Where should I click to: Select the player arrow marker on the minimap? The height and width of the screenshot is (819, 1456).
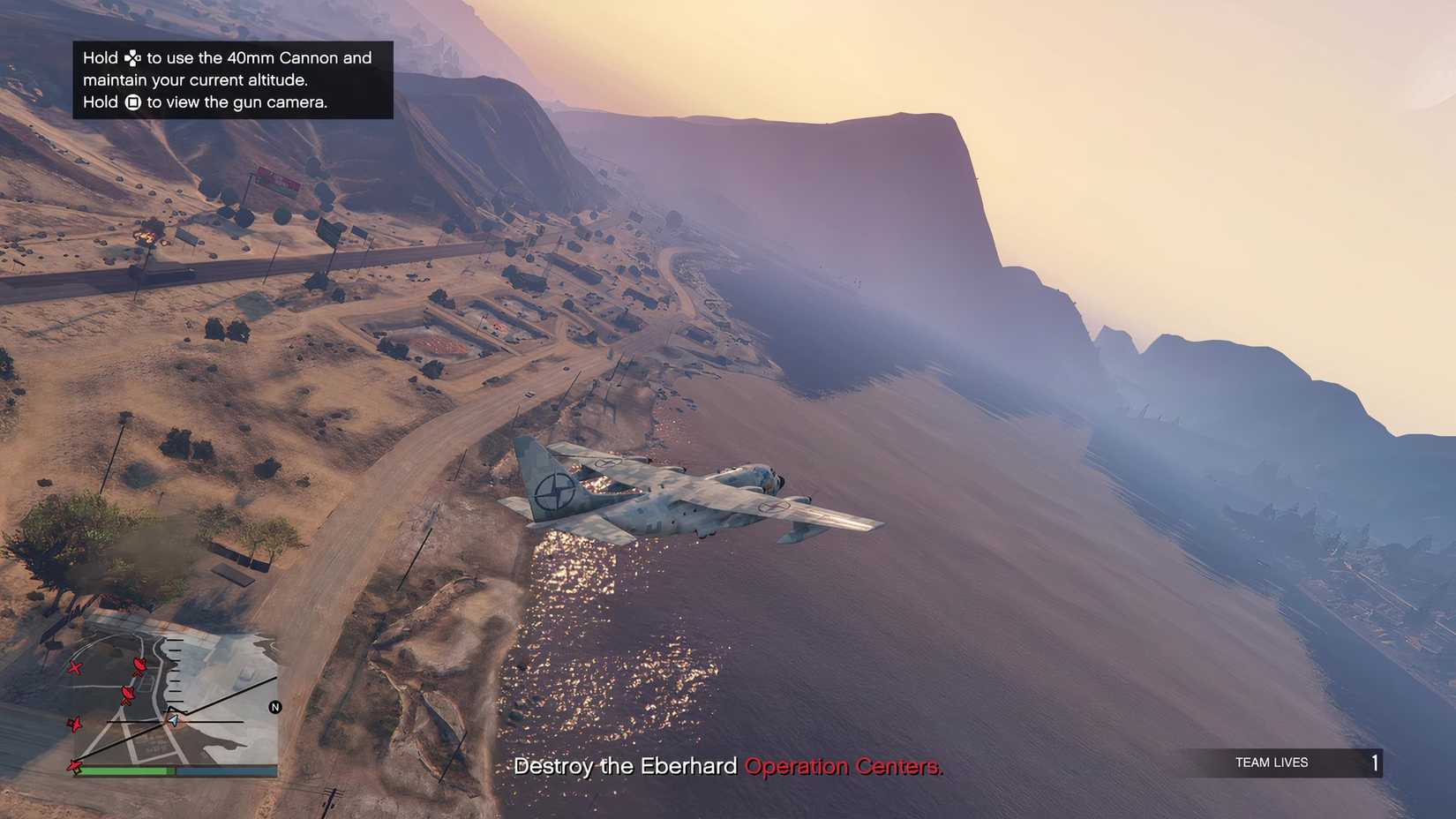tap(173, 720)
